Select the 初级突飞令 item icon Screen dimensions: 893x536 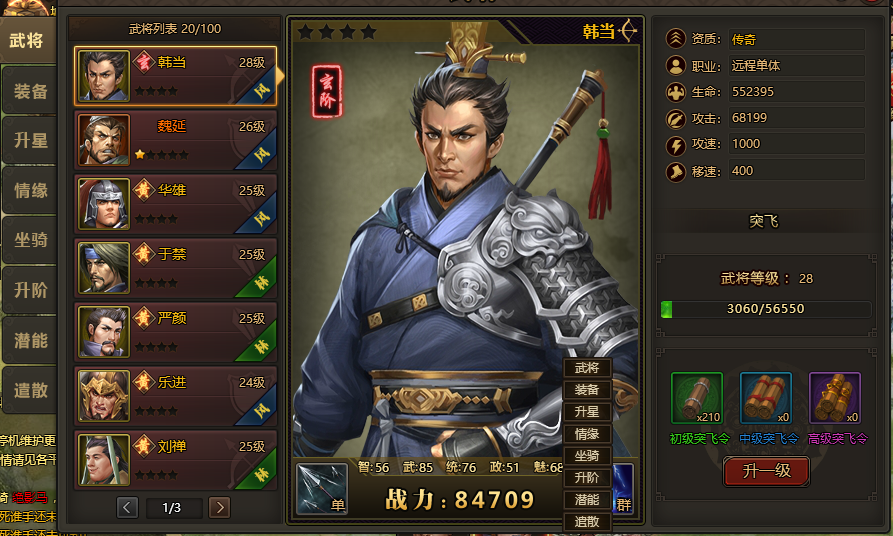pos(697,398)
